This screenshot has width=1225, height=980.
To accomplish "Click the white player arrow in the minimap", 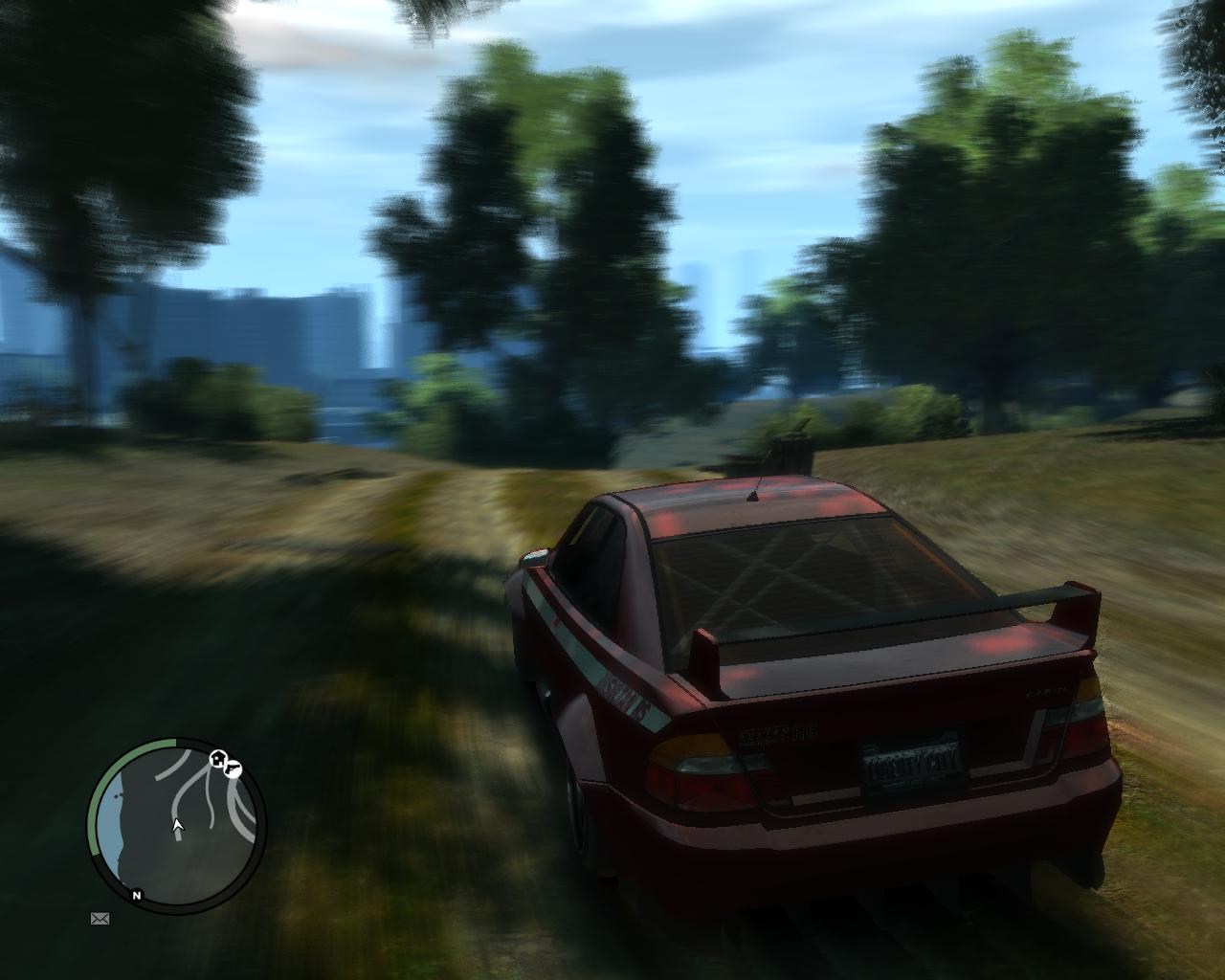I will 177,825.
